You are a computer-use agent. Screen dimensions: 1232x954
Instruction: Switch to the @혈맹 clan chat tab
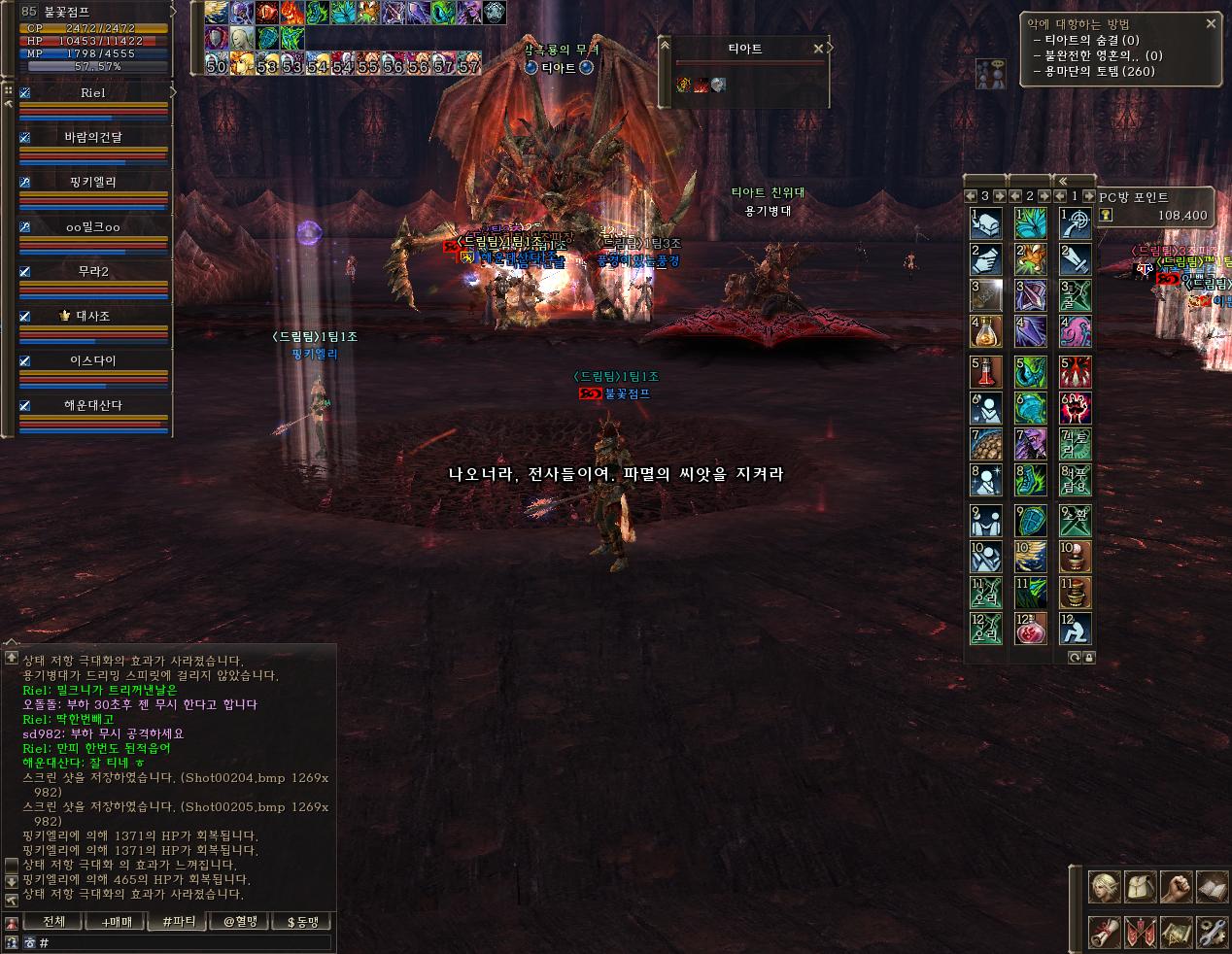(x=240, y=922)
